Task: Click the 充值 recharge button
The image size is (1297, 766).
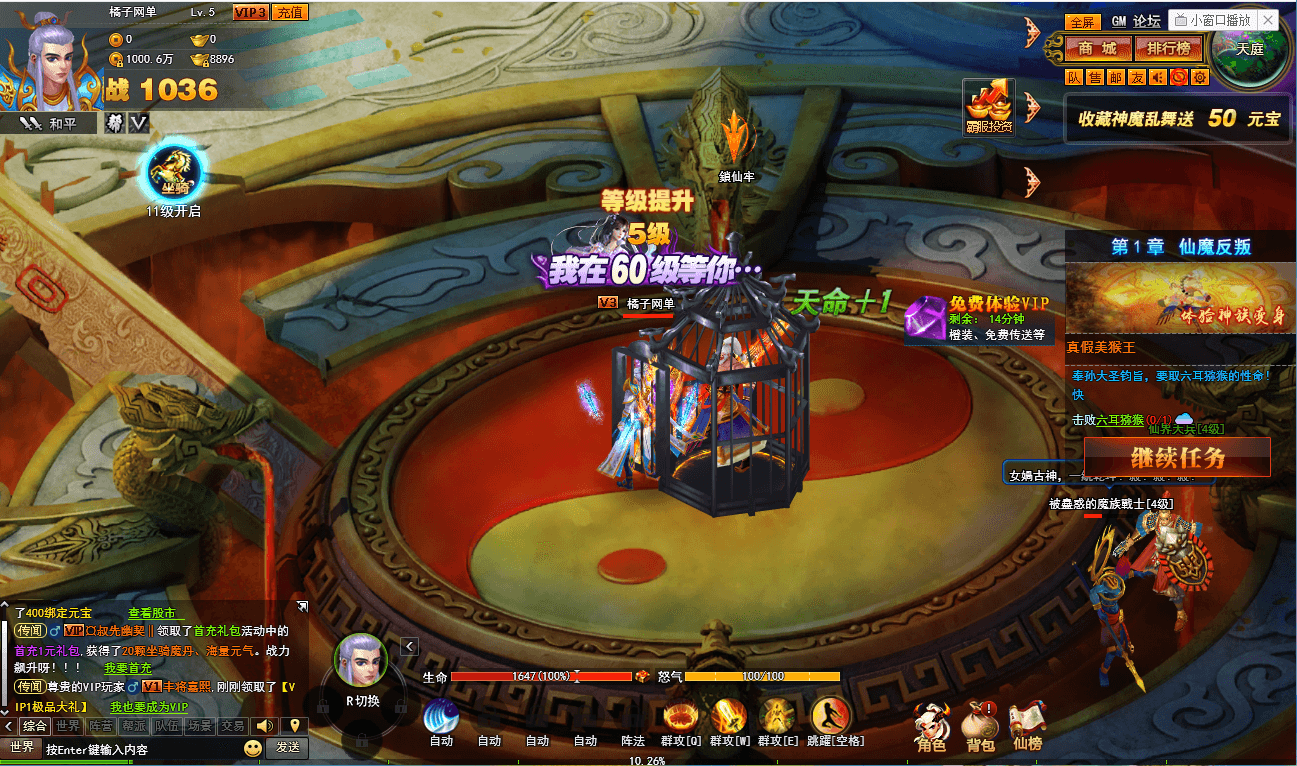Action: 290,12
